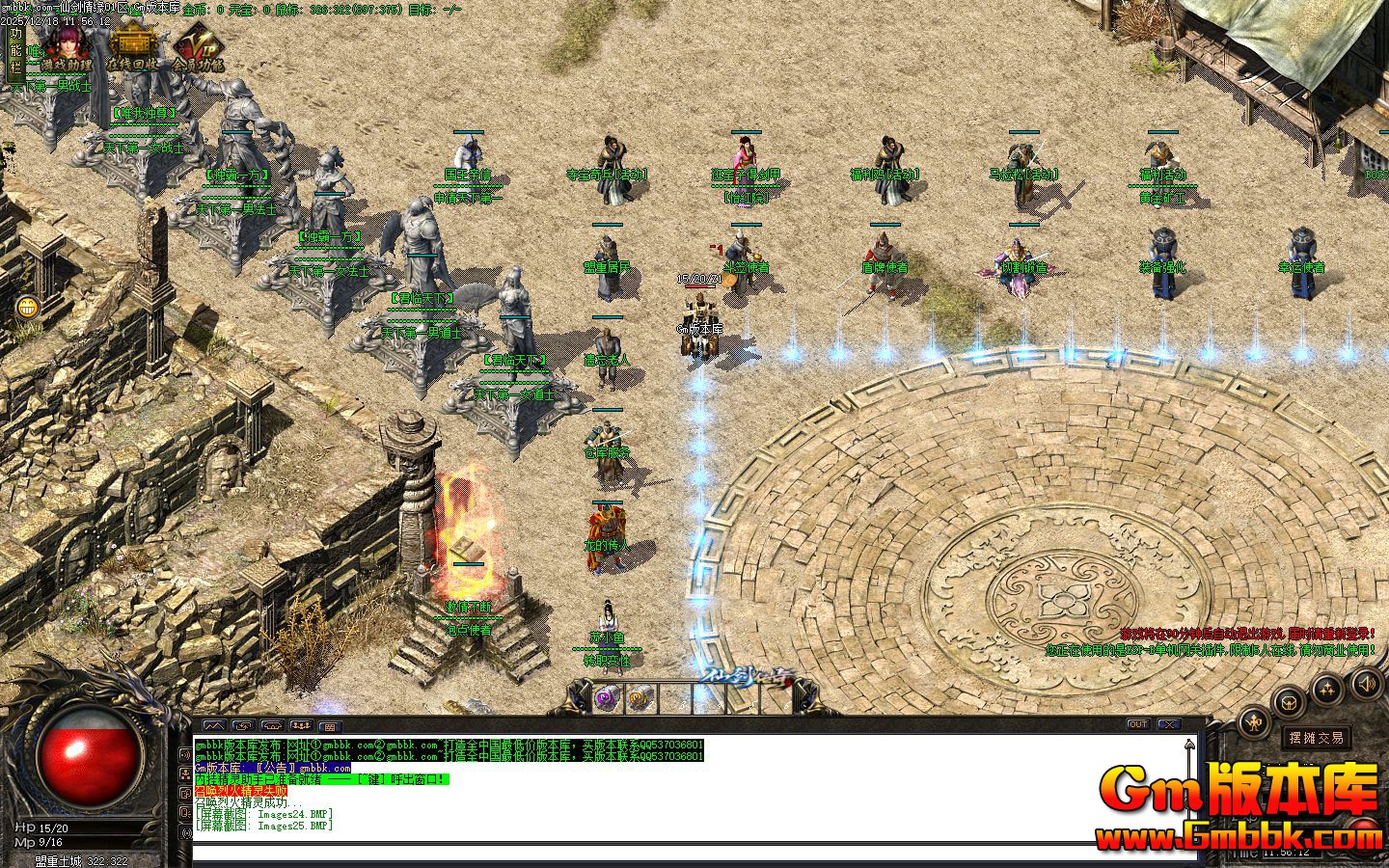
Task: Open the 摆摊交易 stall trading button
Action: pyautogui.click(x=1317, y=738)
